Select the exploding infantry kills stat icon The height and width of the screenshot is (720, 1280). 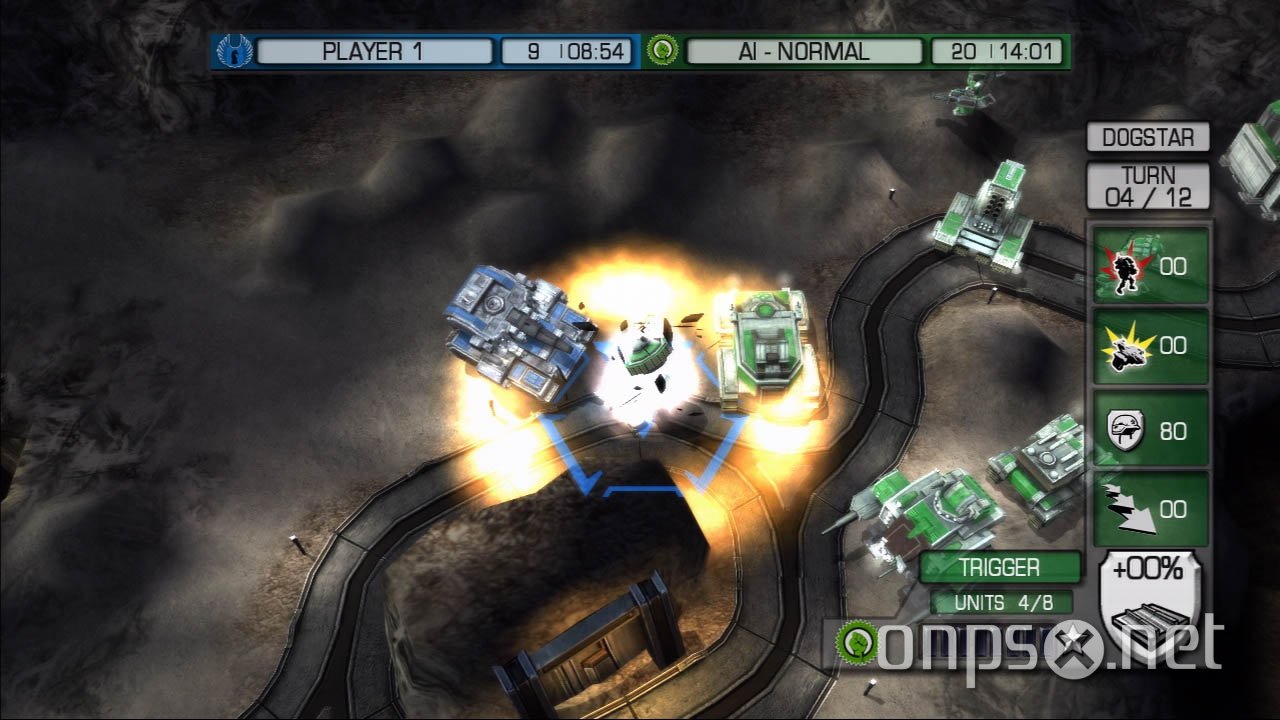[1127, 266]
